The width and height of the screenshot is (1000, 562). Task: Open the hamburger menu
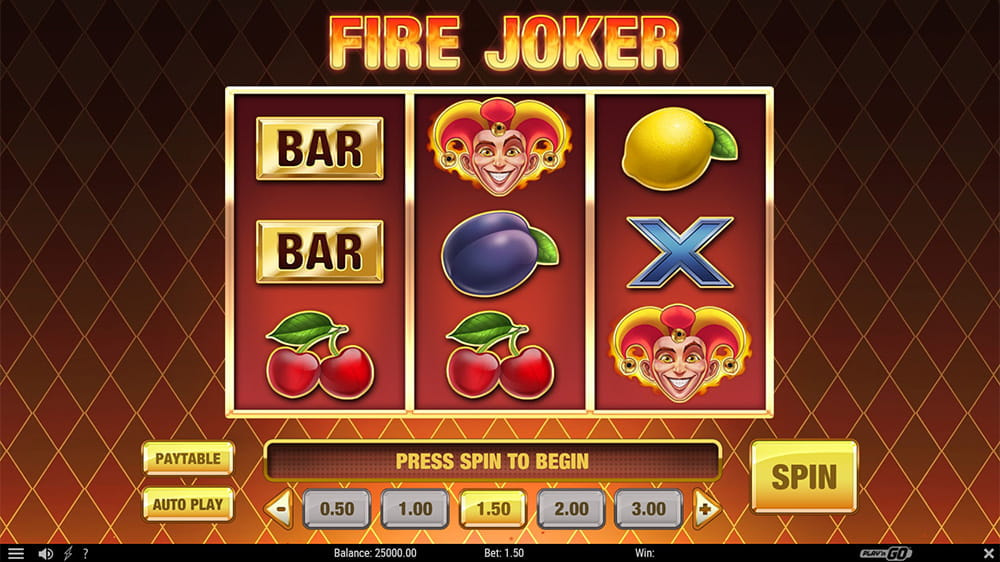coord(15,553)
